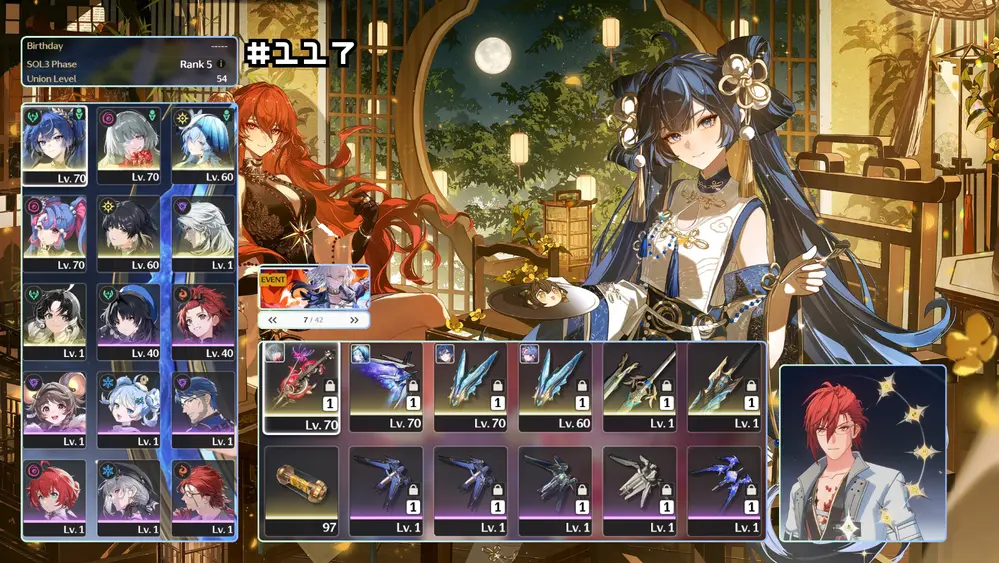Open the red-haired man constellation card
This screenshot has height=563, width=999.
pos(862,452)
